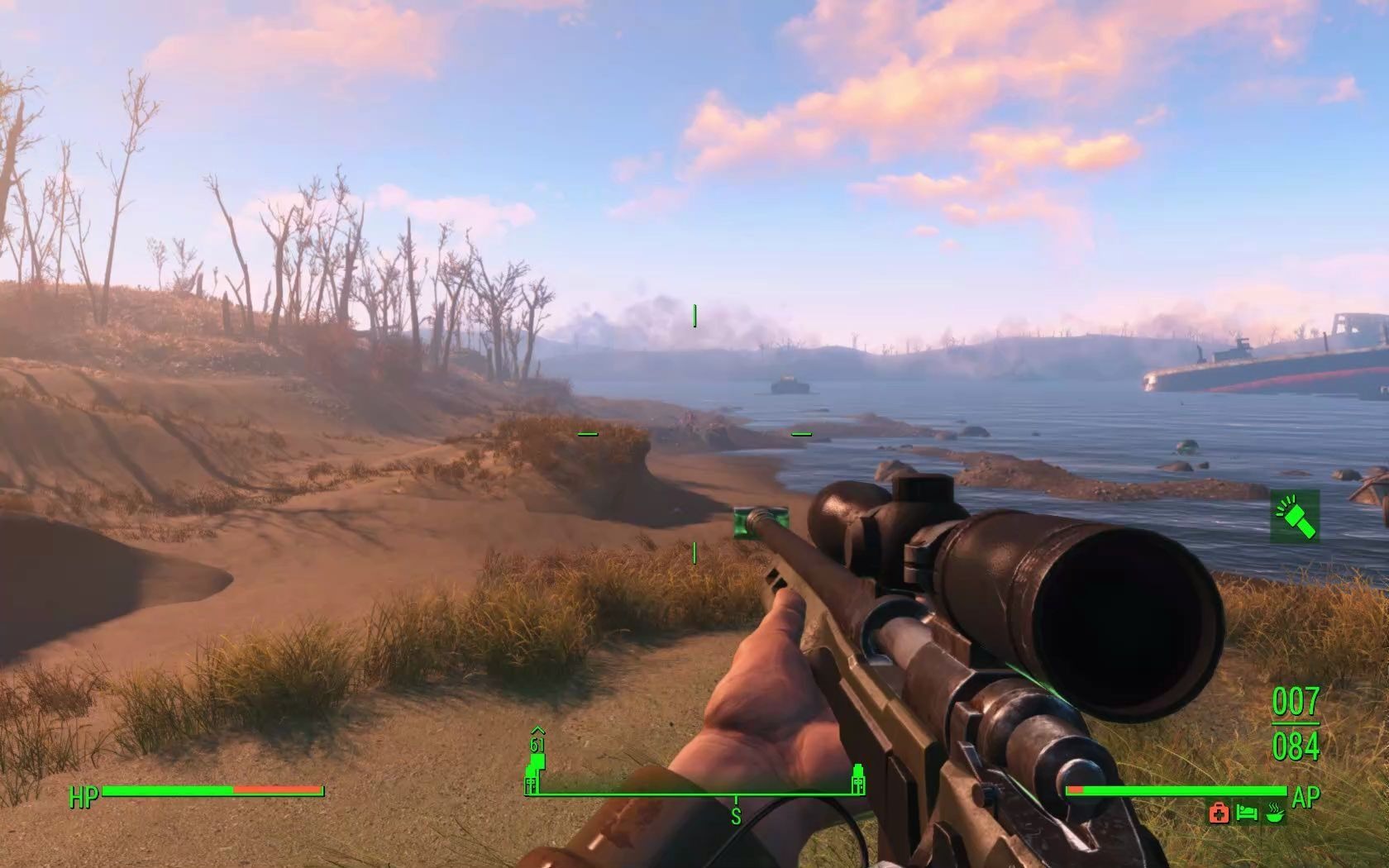Toggle the green flashlight icon
1389x868 pixels.
point(1295,516)
